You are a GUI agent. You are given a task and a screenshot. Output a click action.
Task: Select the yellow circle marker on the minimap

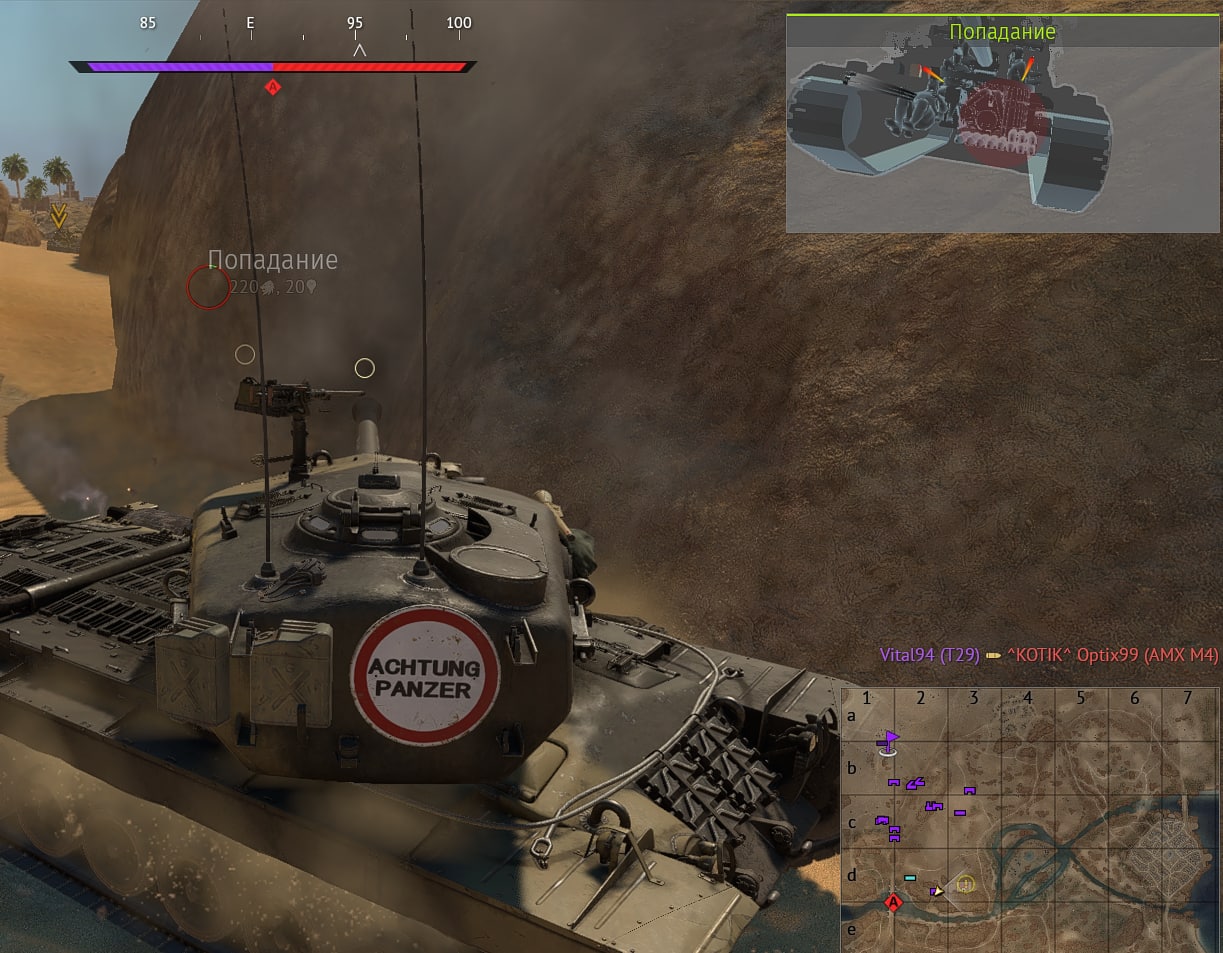point(965,884)
